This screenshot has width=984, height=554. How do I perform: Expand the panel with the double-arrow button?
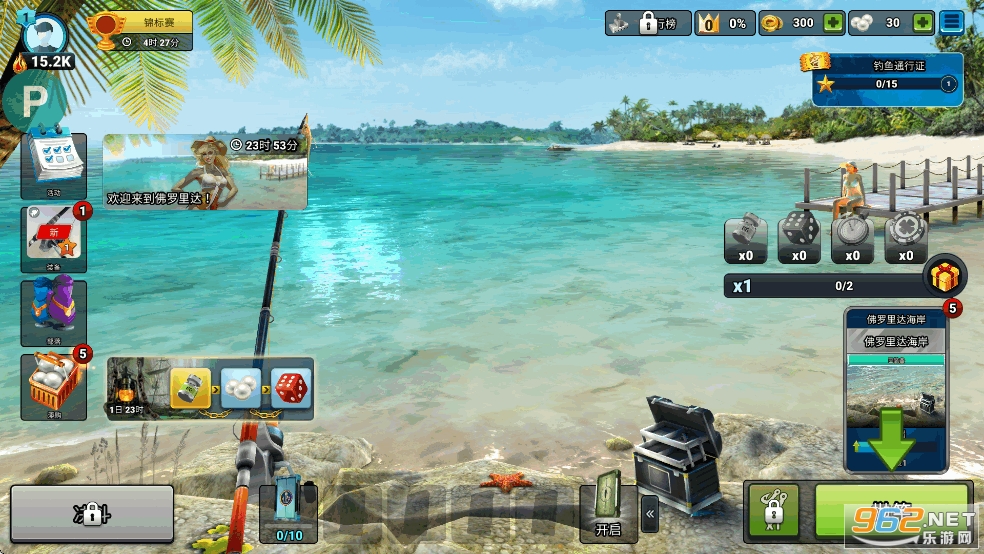pos(650,514)
